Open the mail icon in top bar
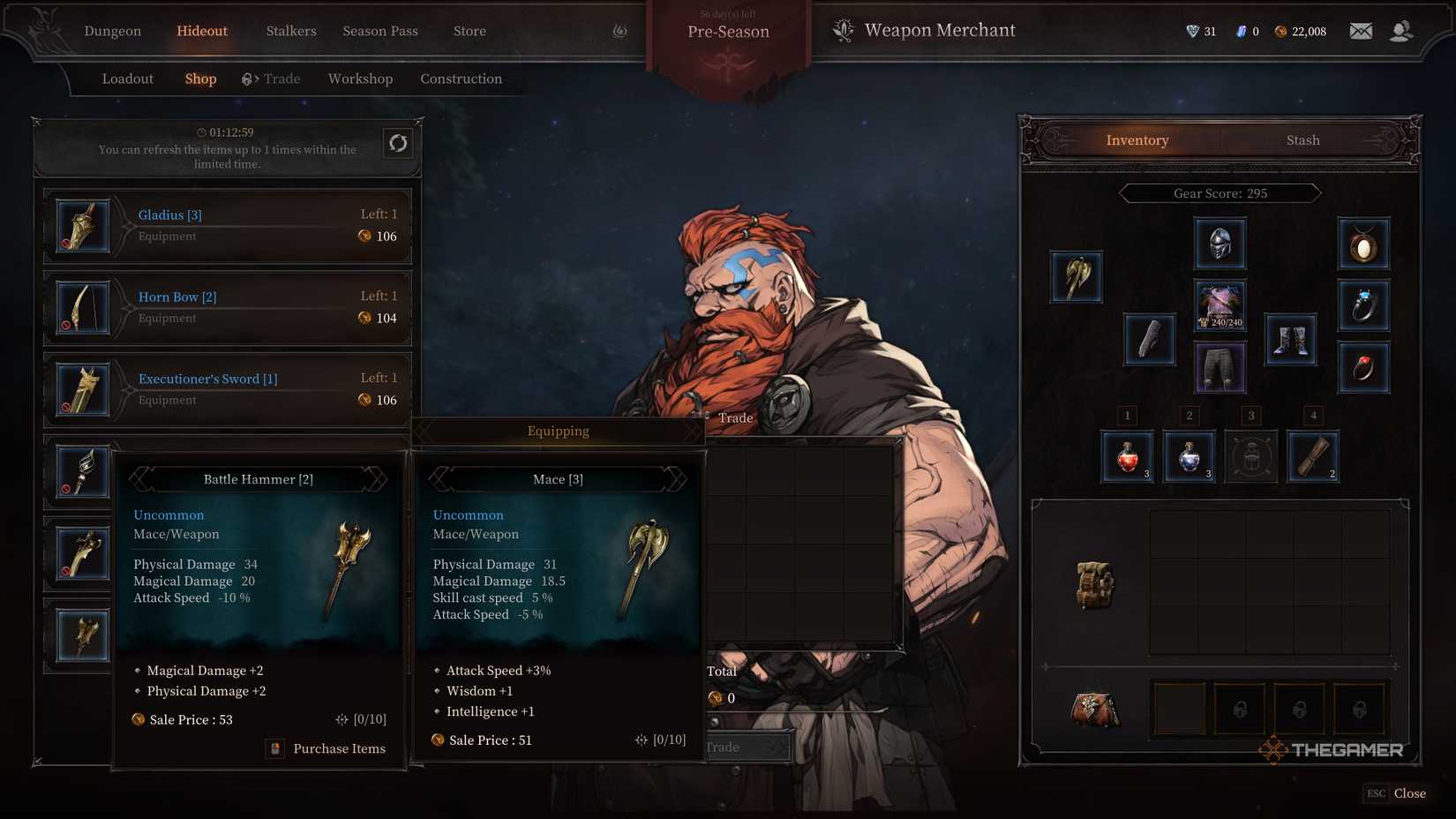Viewport: 1456px width, 819px height. [1360, 30]
